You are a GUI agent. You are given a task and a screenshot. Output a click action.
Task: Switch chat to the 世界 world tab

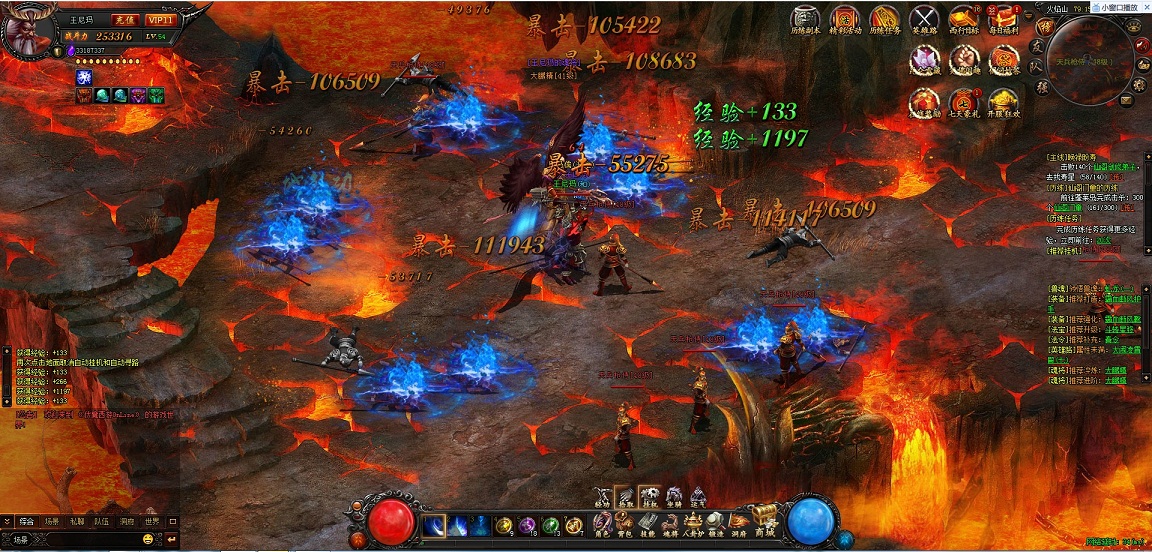(x=152, y=522)
